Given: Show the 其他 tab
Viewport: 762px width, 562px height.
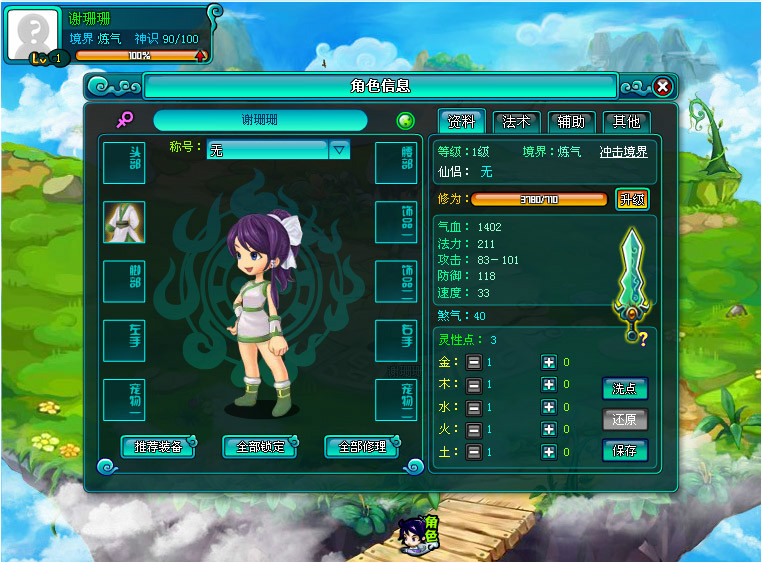Looking at the screenshot, I should [626, 122].
